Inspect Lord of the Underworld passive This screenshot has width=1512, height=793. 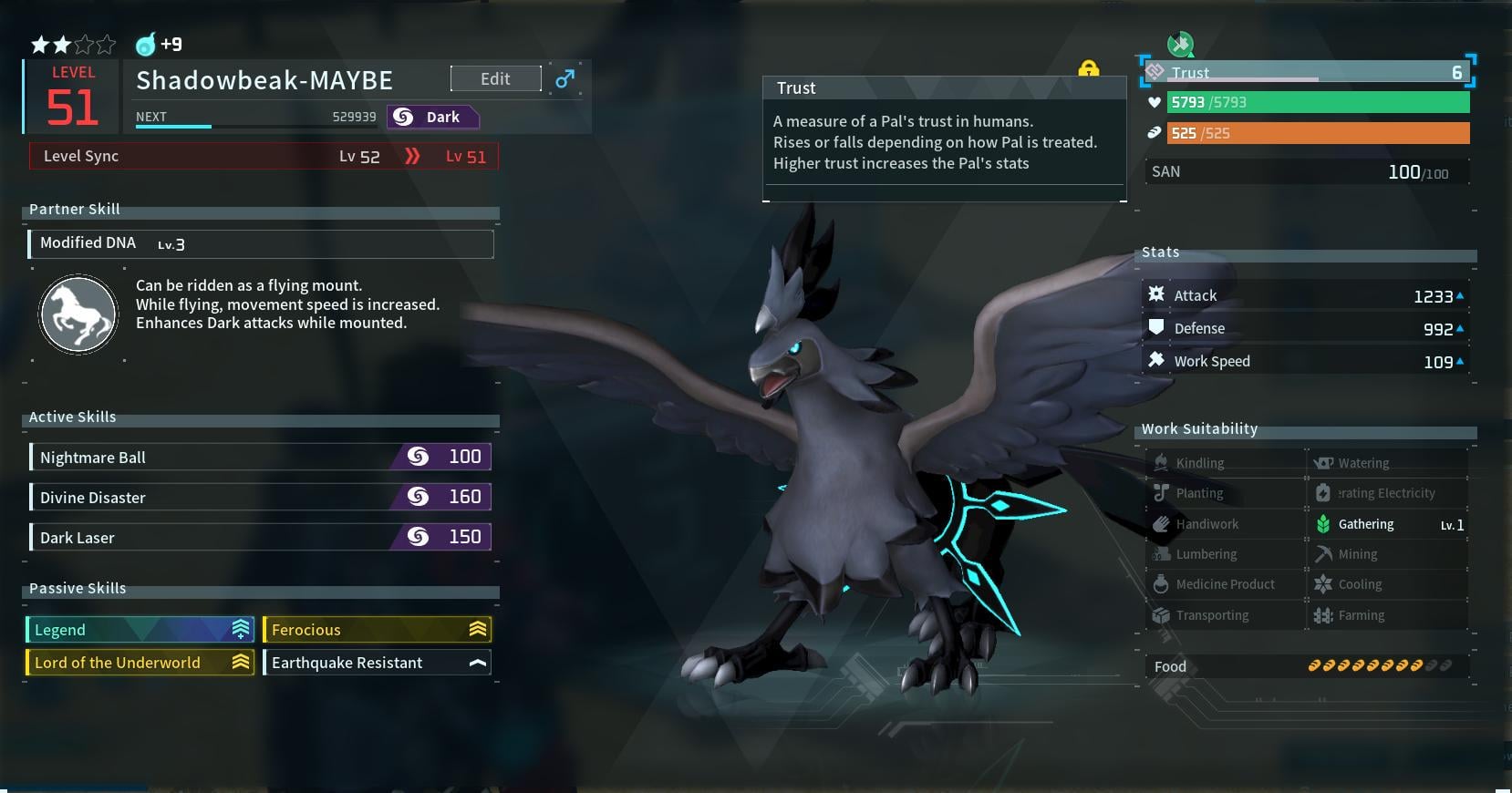[140, 663]
